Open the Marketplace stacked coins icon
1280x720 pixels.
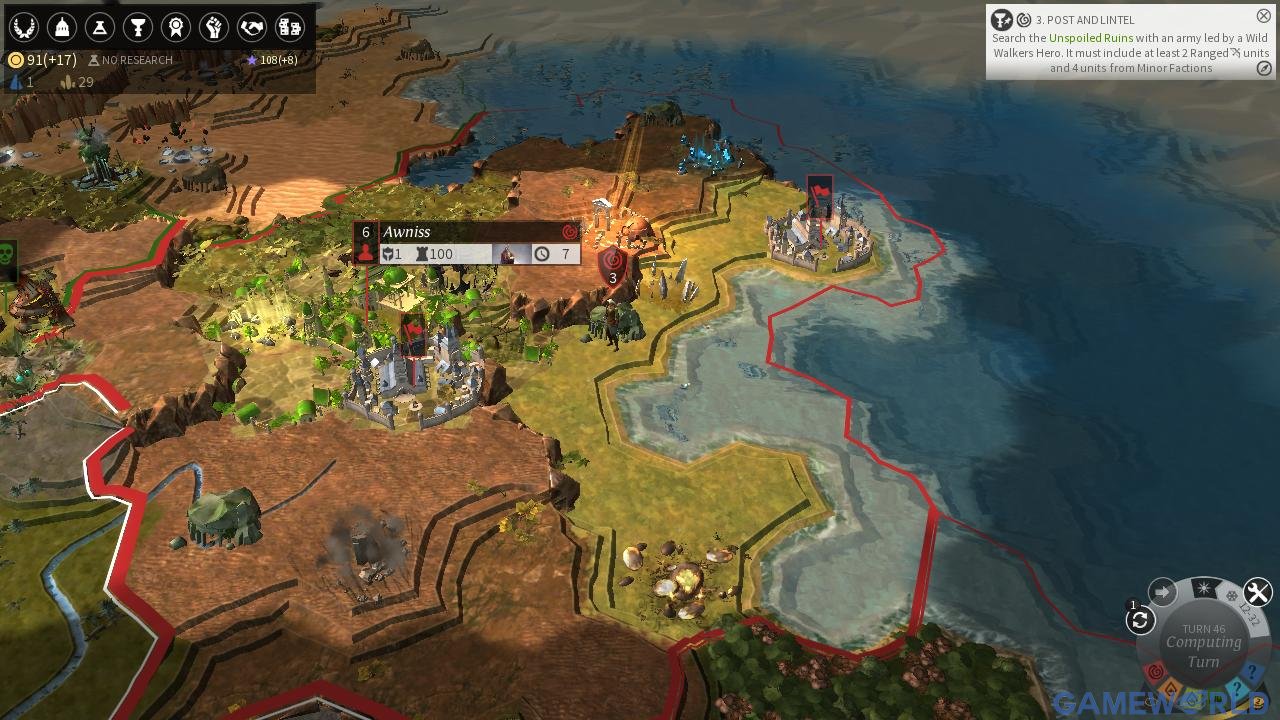[289, 27]
